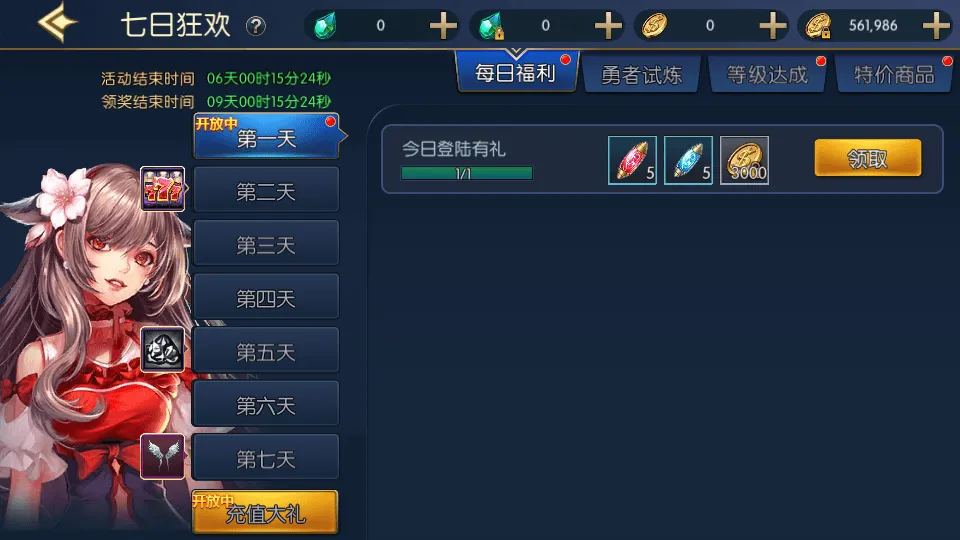
Task: Switch to the 等级达成 tab
Action: 767,75
